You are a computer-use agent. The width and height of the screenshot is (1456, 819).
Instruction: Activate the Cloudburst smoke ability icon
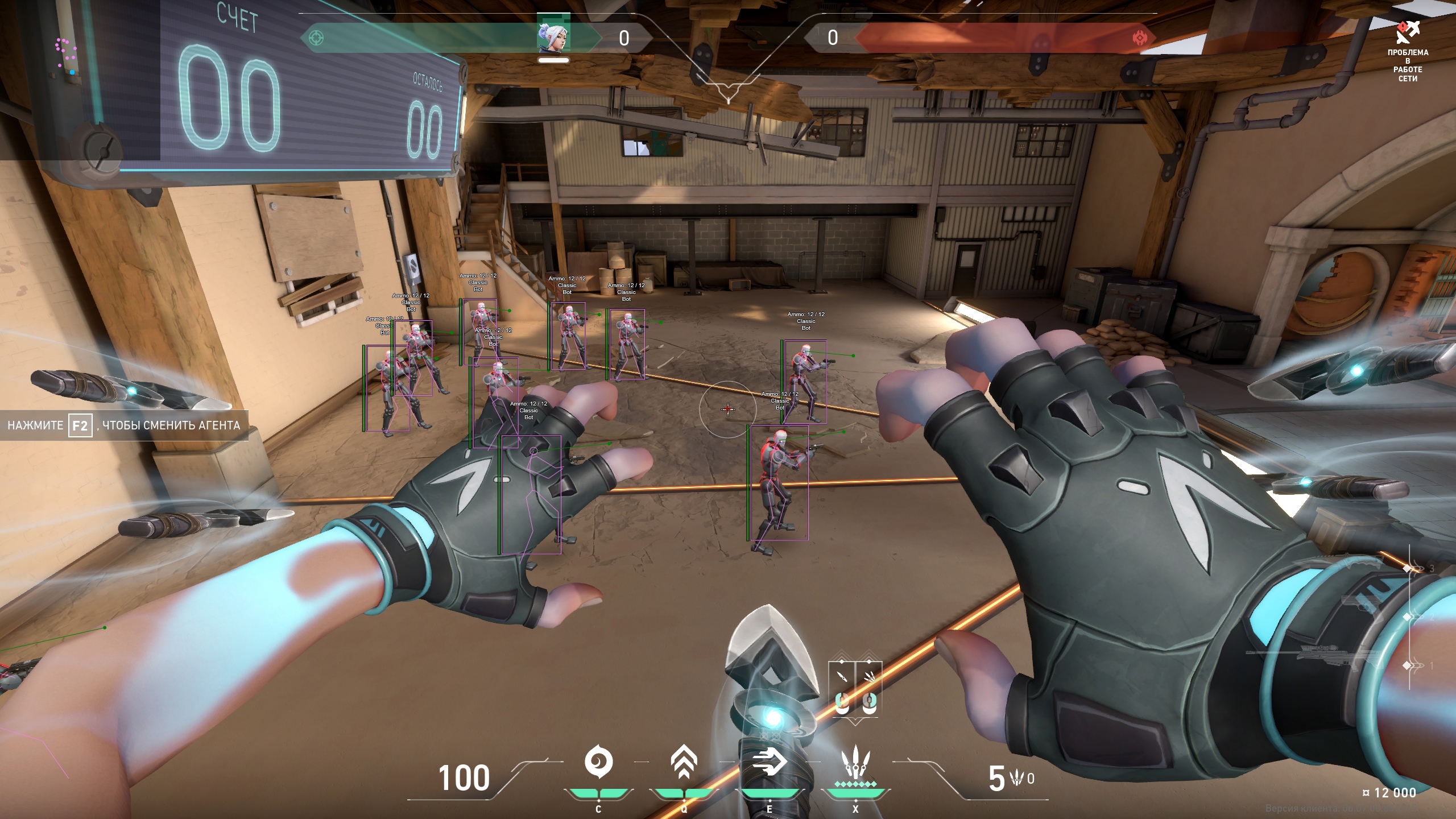[x=598, y=763]
